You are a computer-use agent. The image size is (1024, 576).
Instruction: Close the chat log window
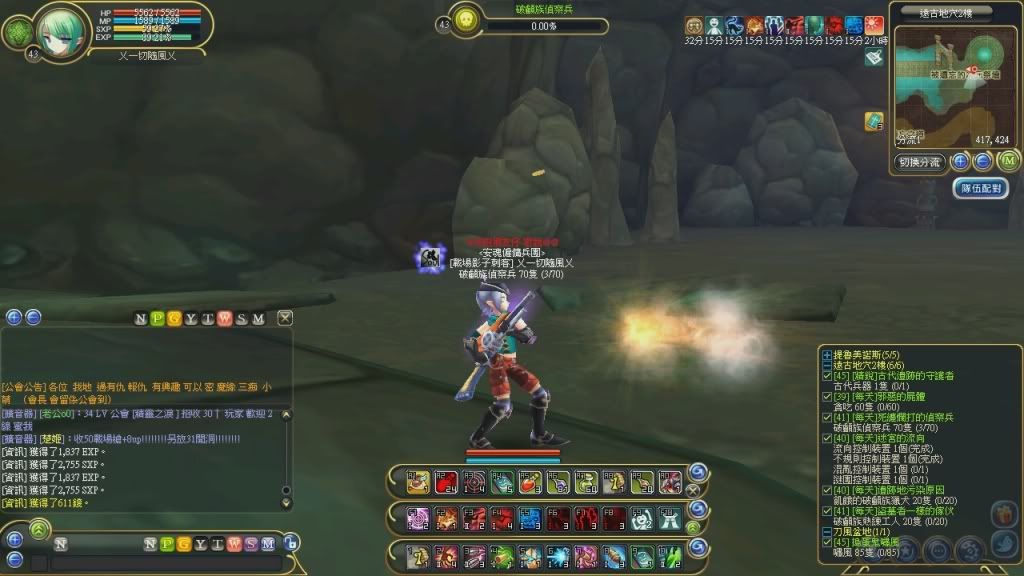285,318
